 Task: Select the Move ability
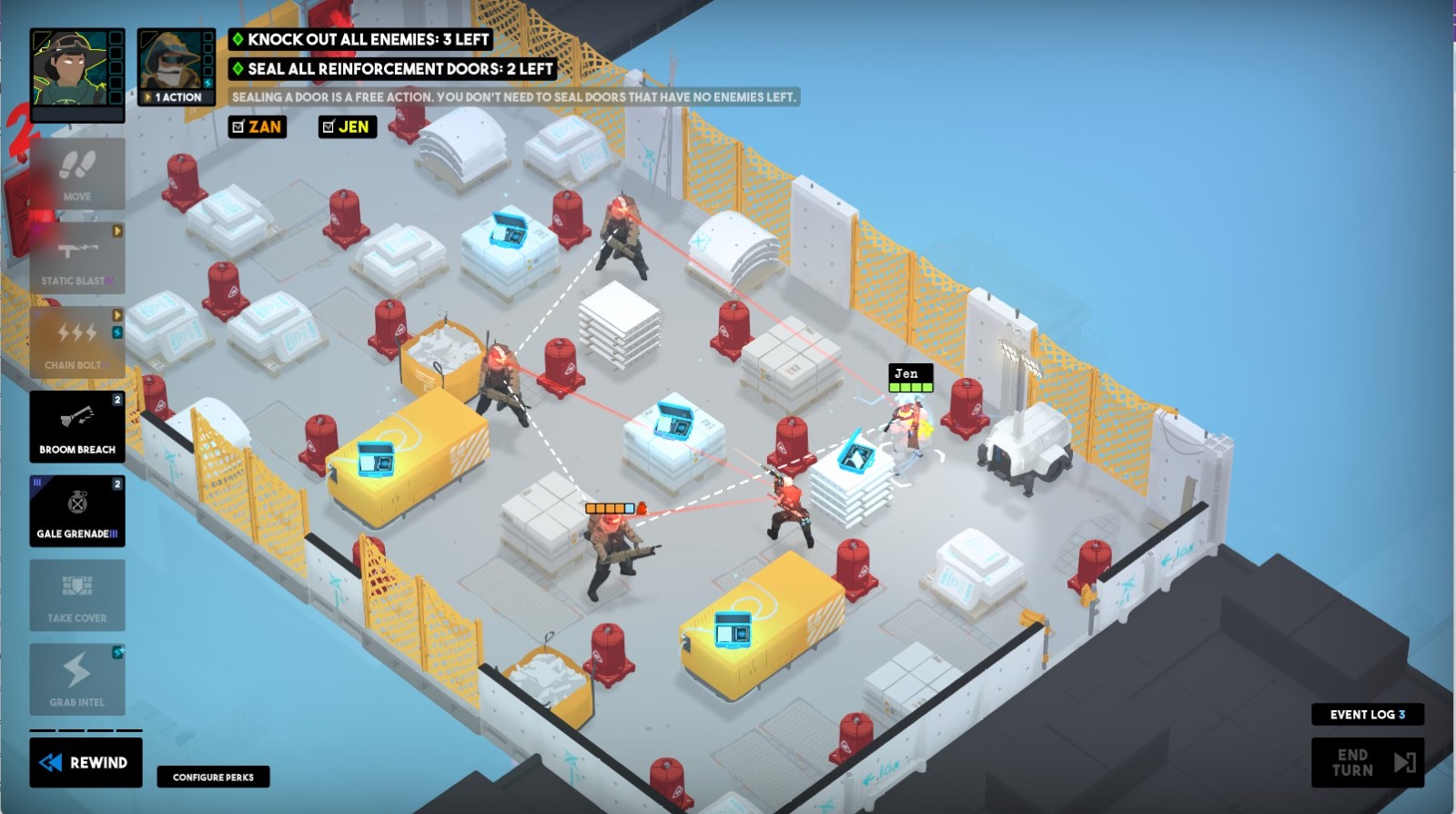[x=78, y=174]
